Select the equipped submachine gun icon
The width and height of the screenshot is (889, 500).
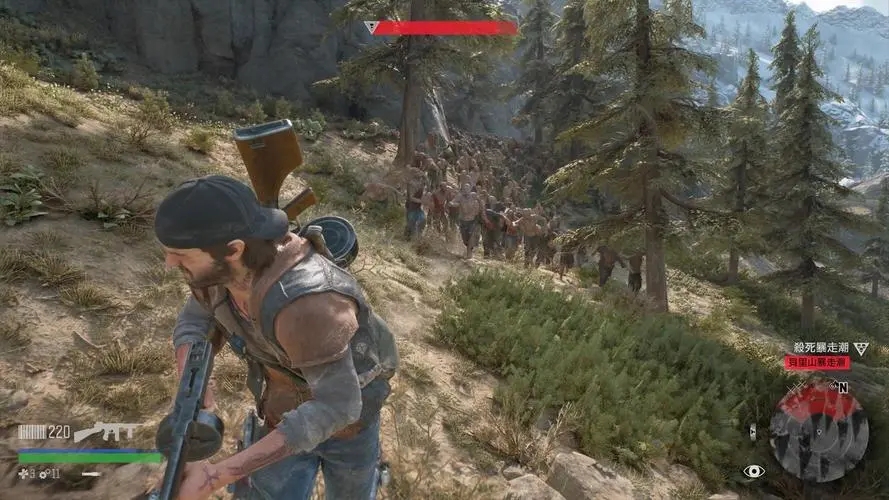click(x=107, y=432)
